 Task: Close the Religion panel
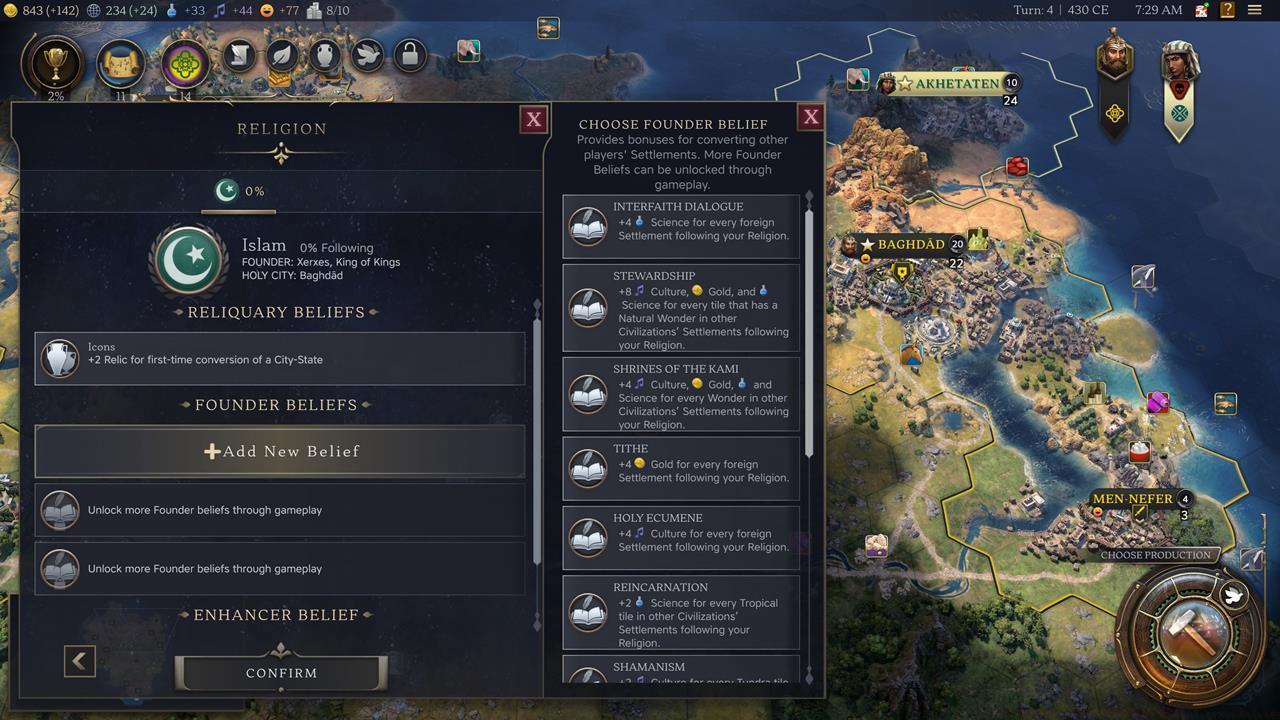[x=534, y=120]
